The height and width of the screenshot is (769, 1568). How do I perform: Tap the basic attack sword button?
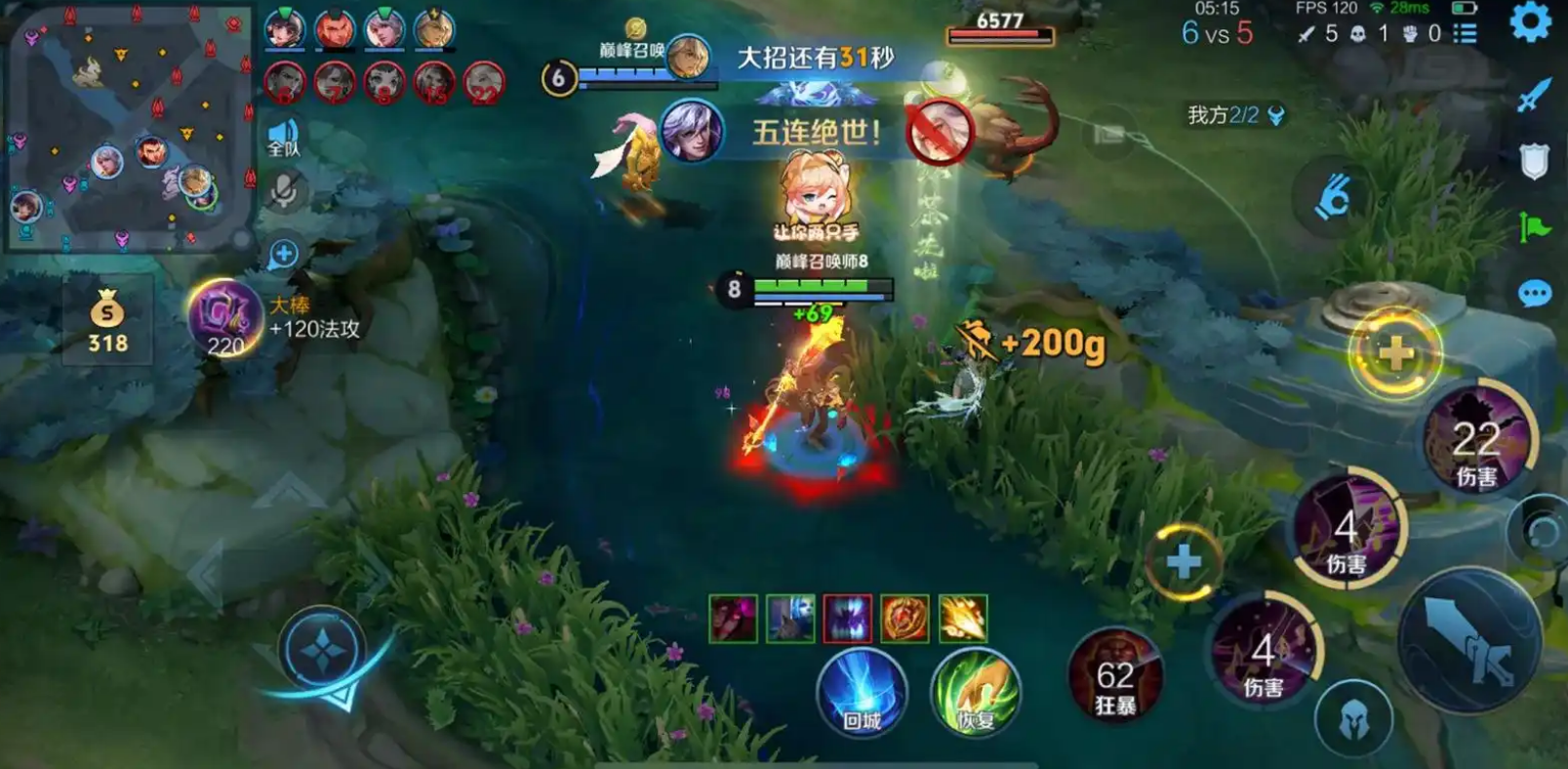(1468, 640)
